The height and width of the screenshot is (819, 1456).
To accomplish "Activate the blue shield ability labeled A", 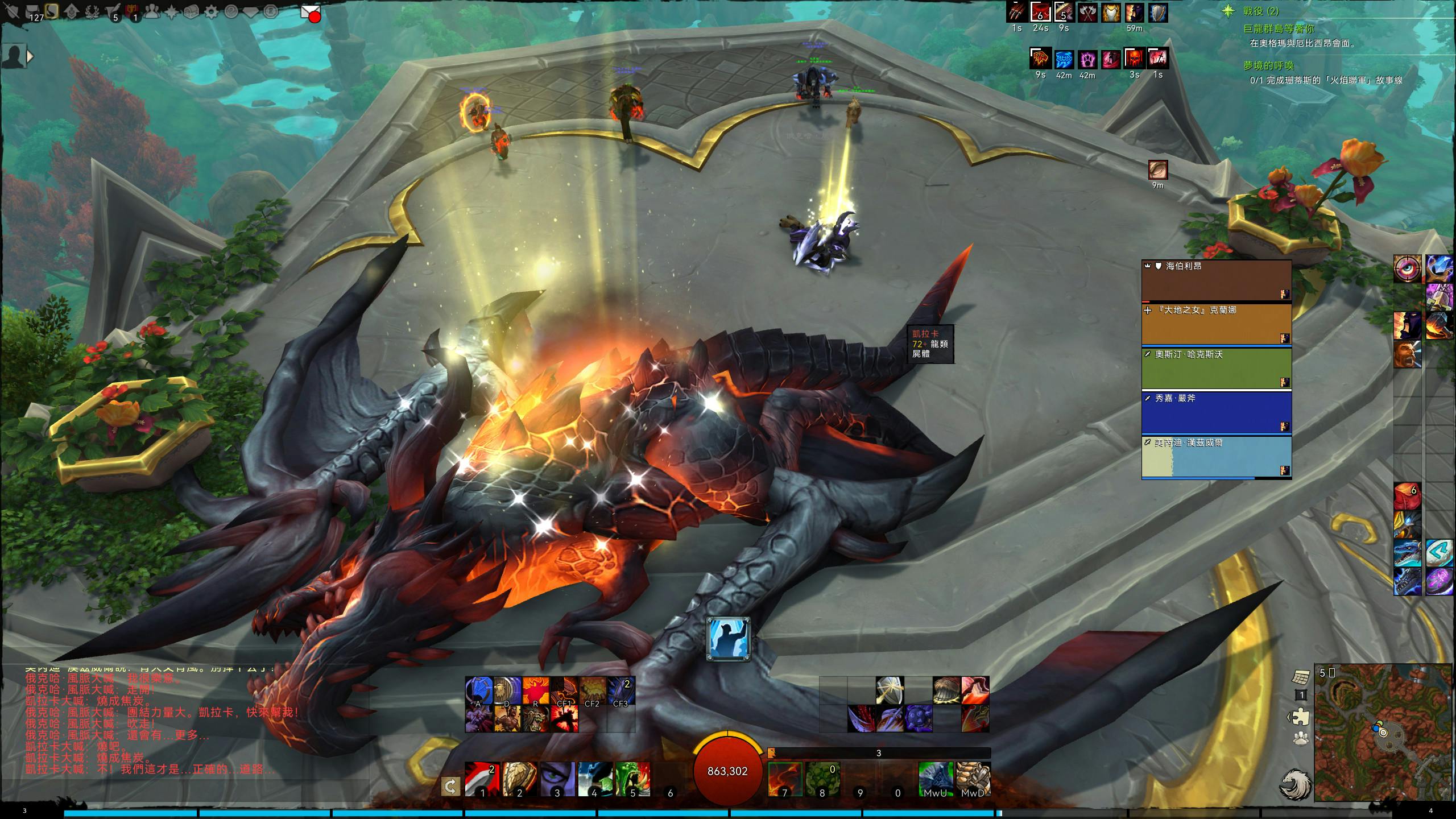I will tap(479, 690).
